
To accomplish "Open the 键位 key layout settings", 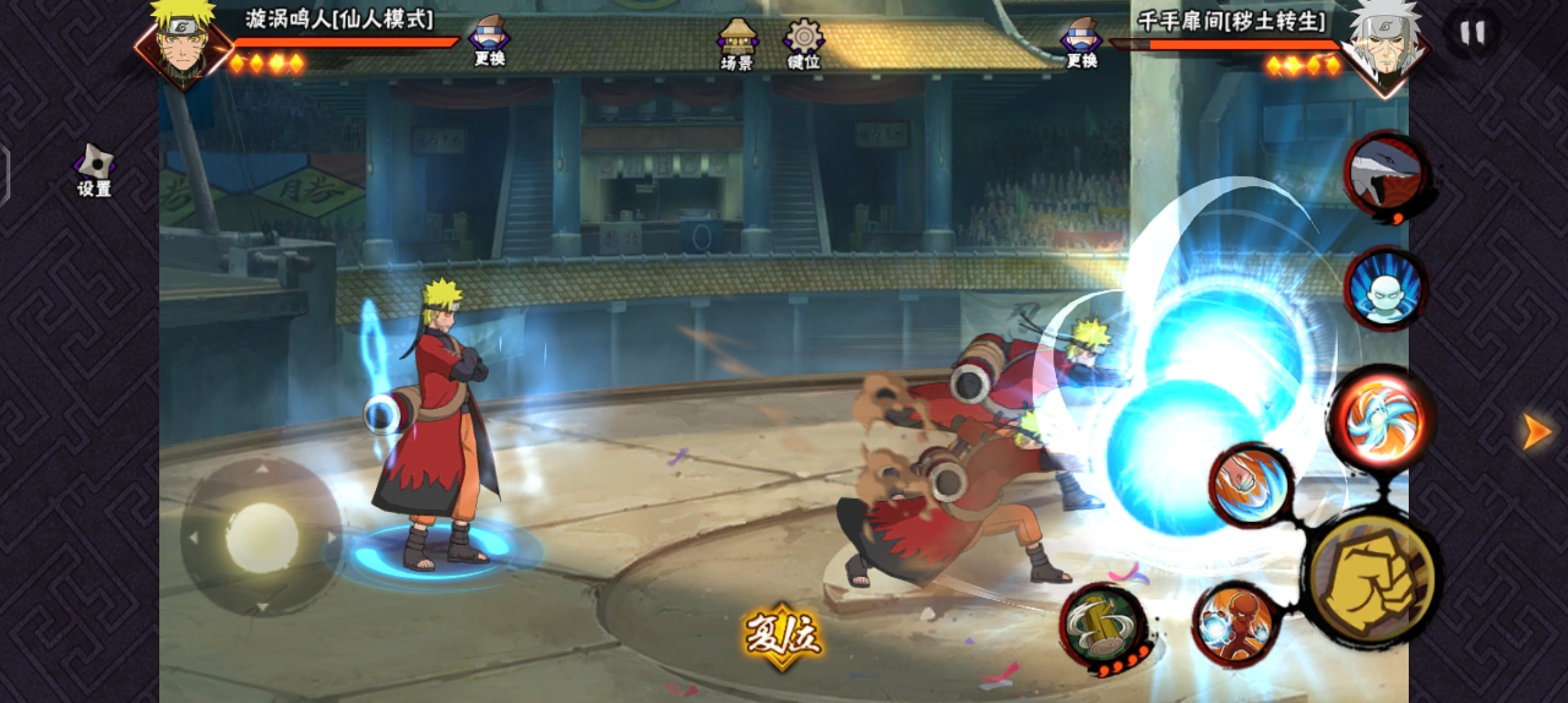I will coord(804,43).
